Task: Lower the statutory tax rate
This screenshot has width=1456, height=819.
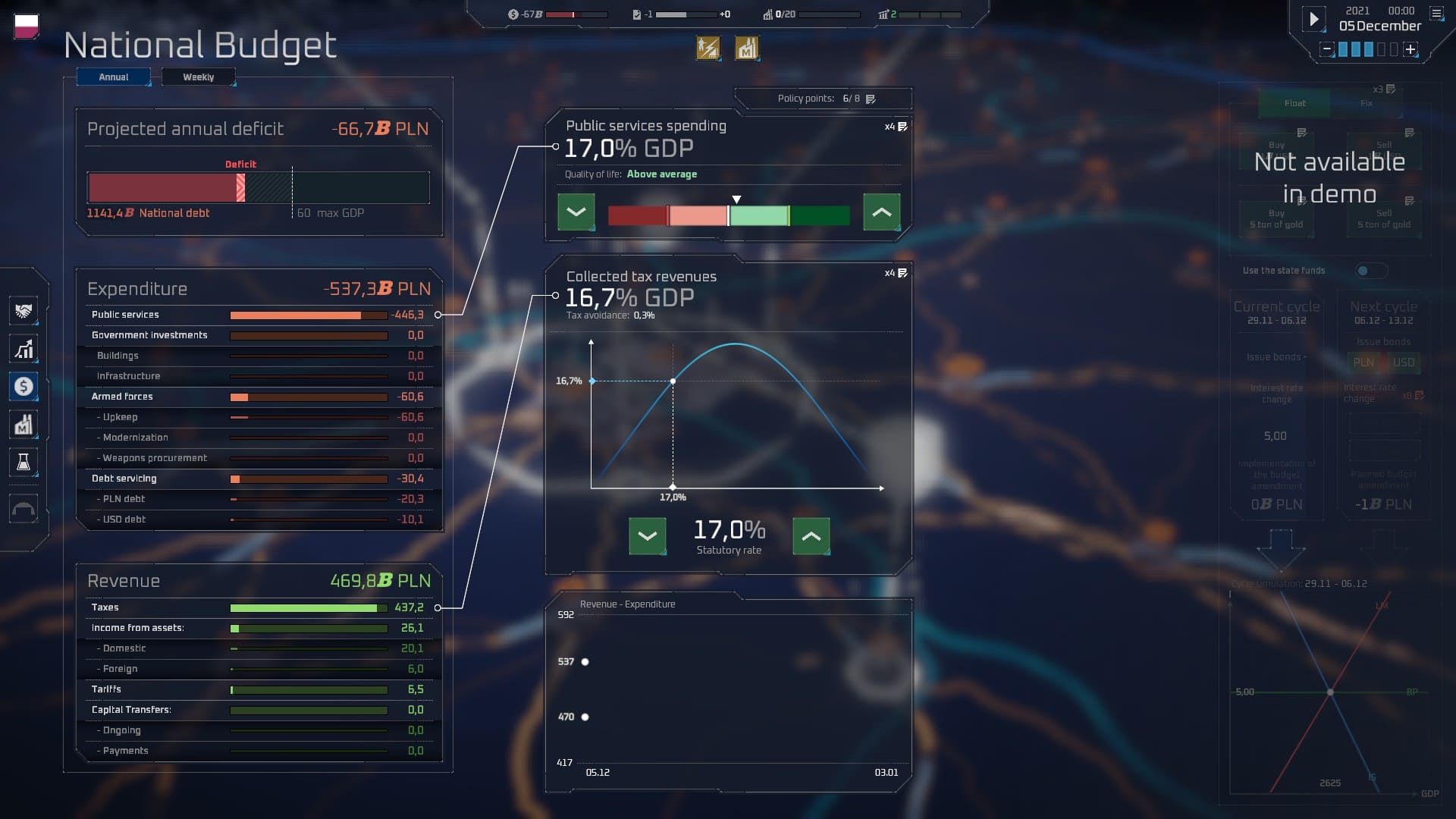Action: (647, 536)
